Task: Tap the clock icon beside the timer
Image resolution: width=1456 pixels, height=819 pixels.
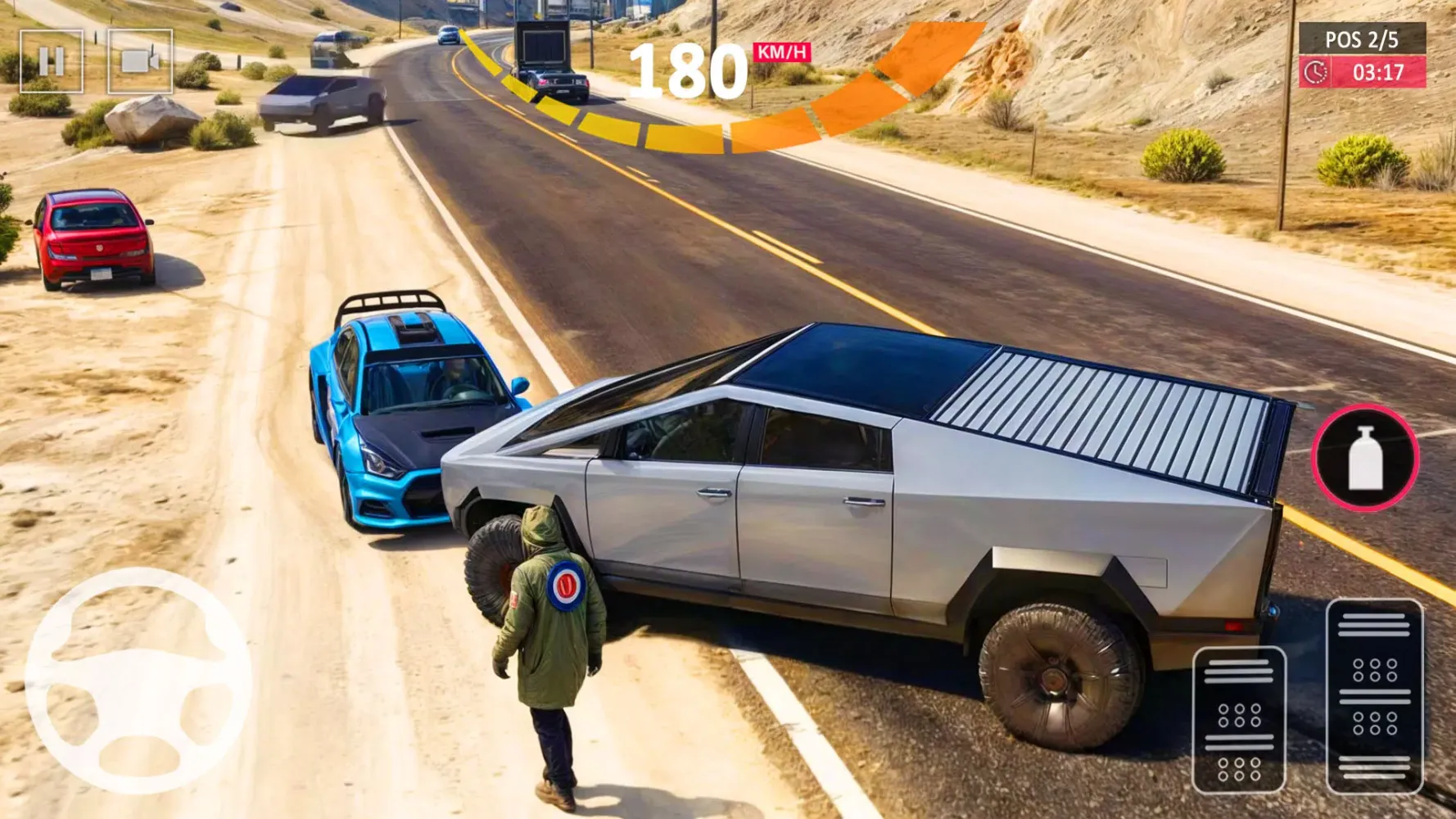Action: coord(1317,74)
